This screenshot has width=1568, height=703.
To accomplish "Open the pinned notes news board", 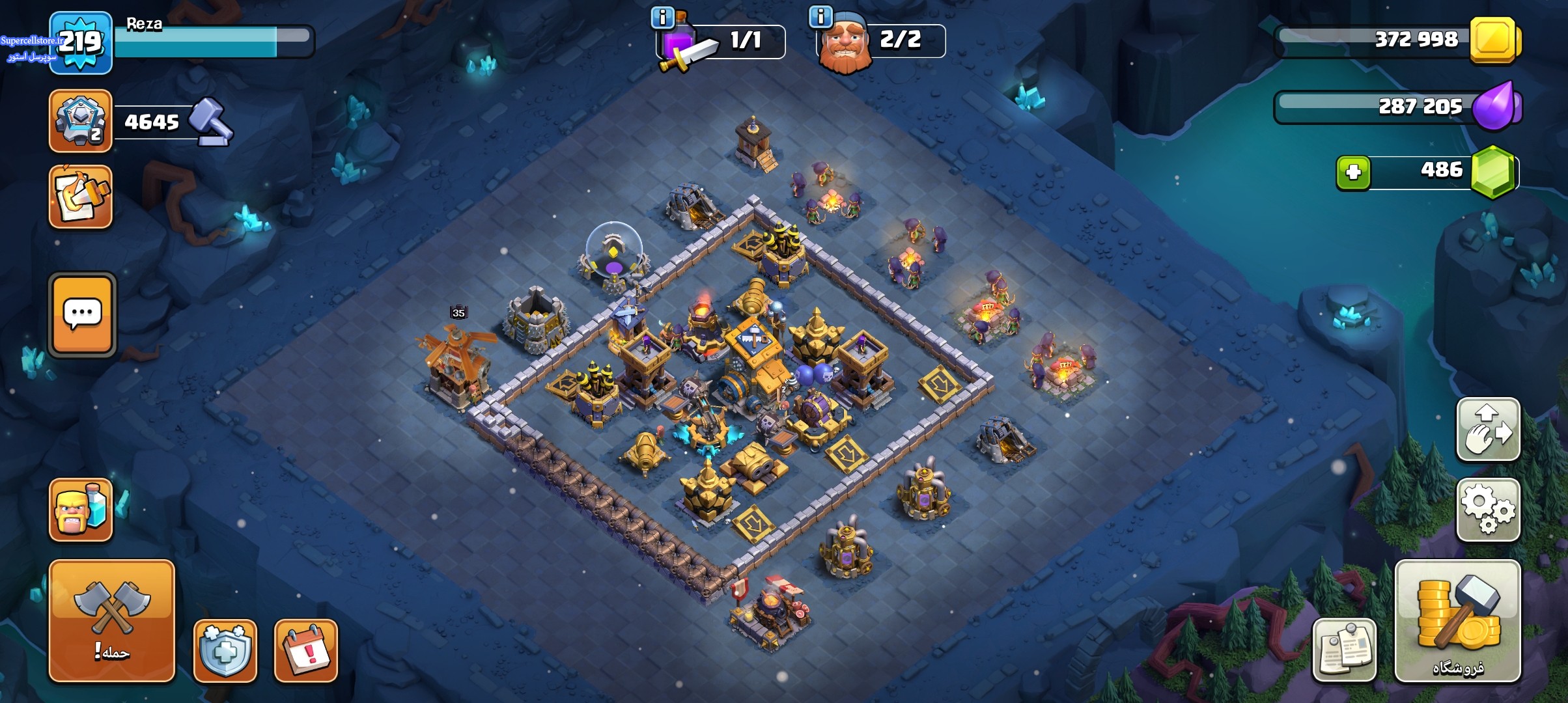I will (1344, 650).
